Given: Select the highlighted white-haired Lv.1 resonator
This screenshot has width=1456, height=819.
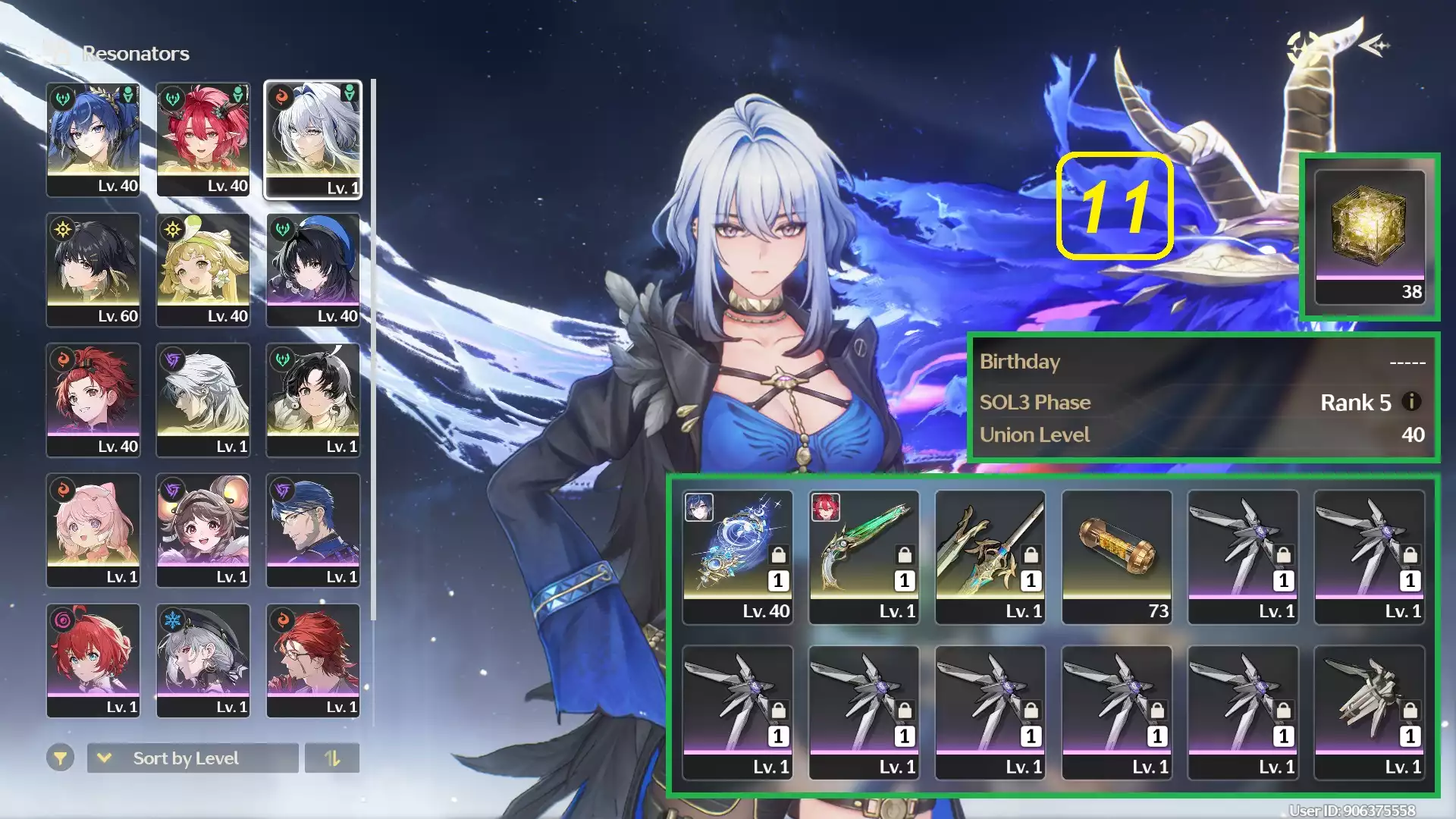Looking at the screenshot, I should coord(313,139).
